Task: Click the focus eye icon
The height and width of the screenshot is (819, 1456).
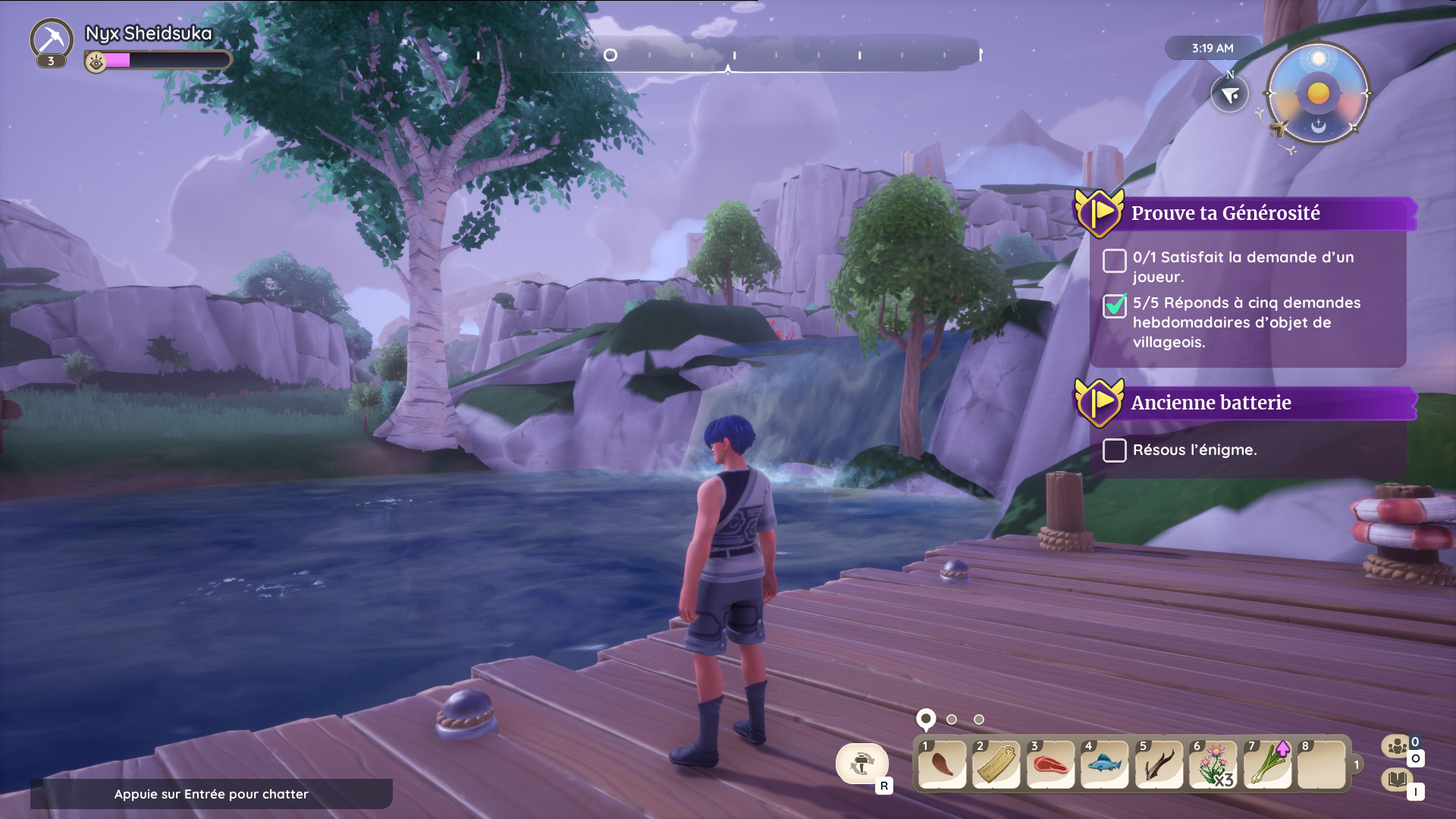Action: tap(96, 61)
